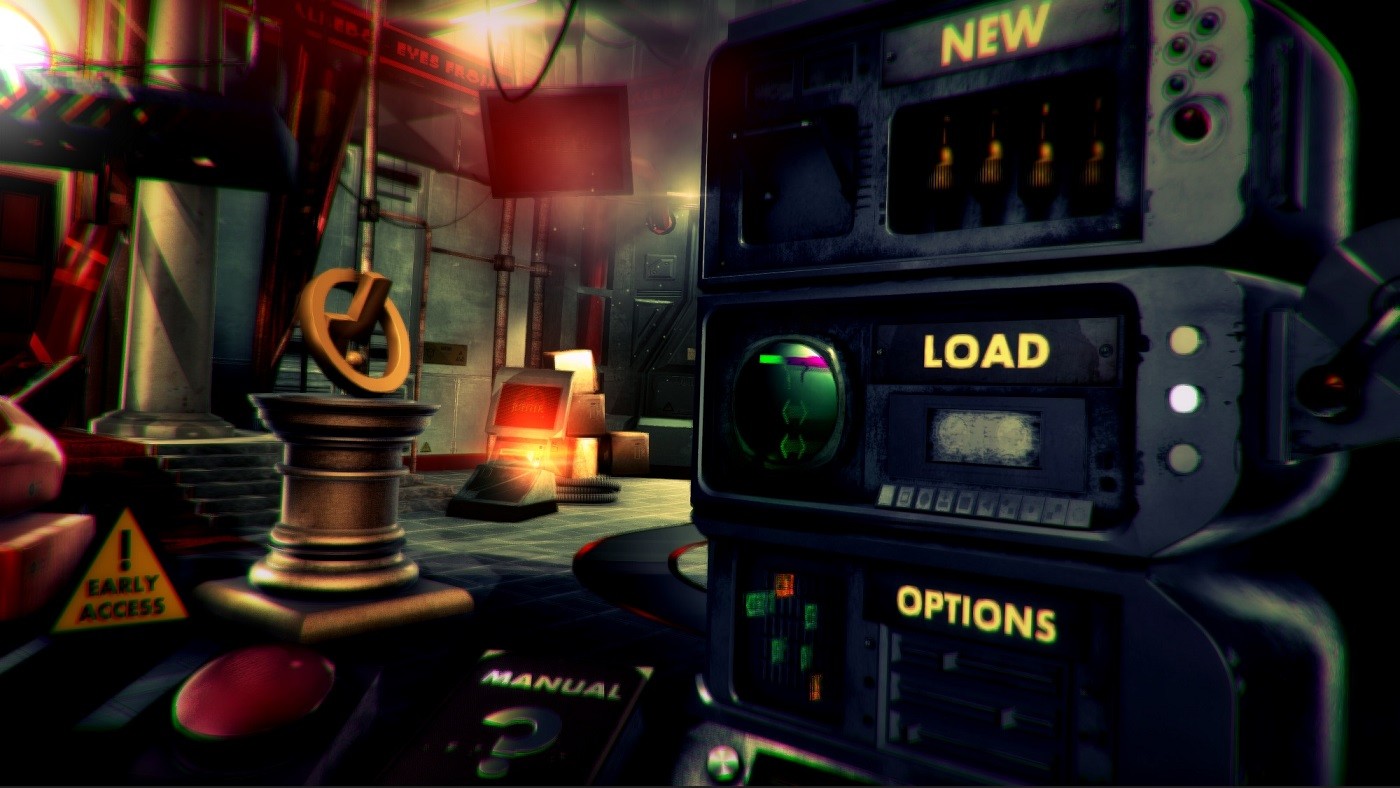Open the LOAD game menu
Viewport: 1400px width, 788px height.
(985, 351)
